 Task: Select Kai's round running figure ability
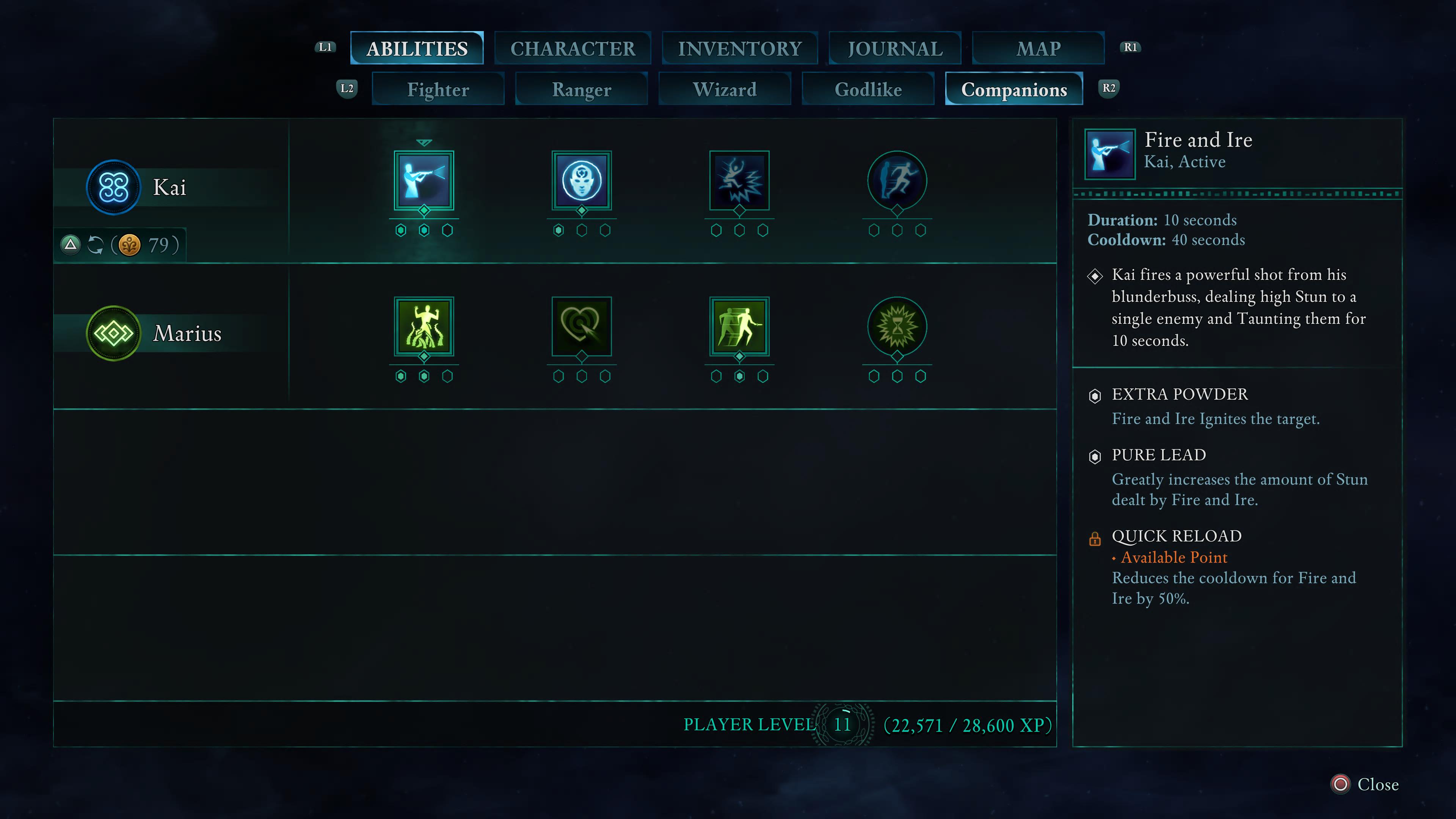point(897,181)
